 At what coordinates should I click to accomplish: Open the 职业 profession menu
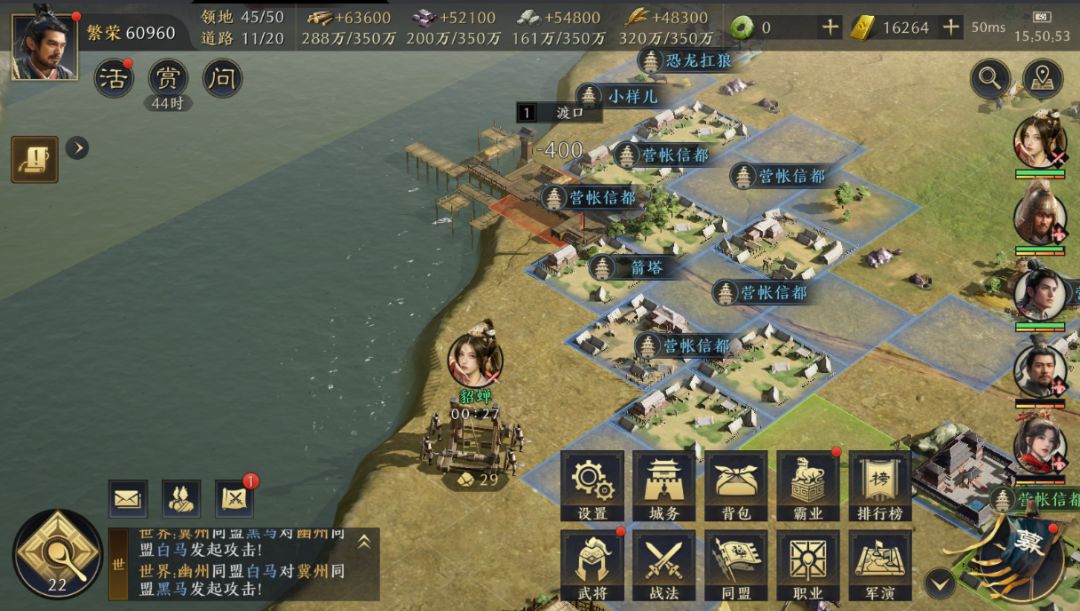coord(808,563)
